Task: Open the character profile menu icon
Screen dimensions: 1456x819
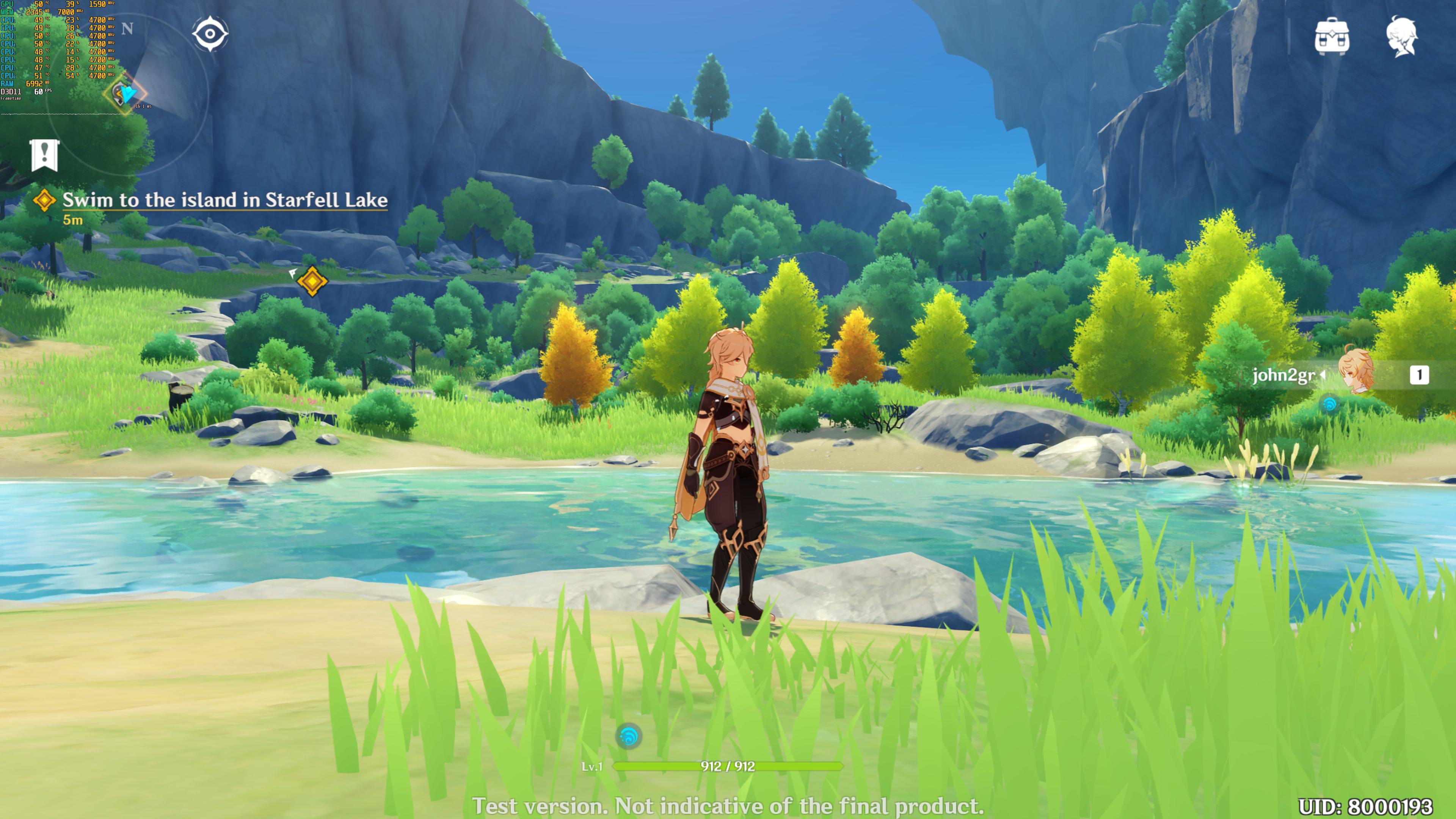Action: 1402,37
